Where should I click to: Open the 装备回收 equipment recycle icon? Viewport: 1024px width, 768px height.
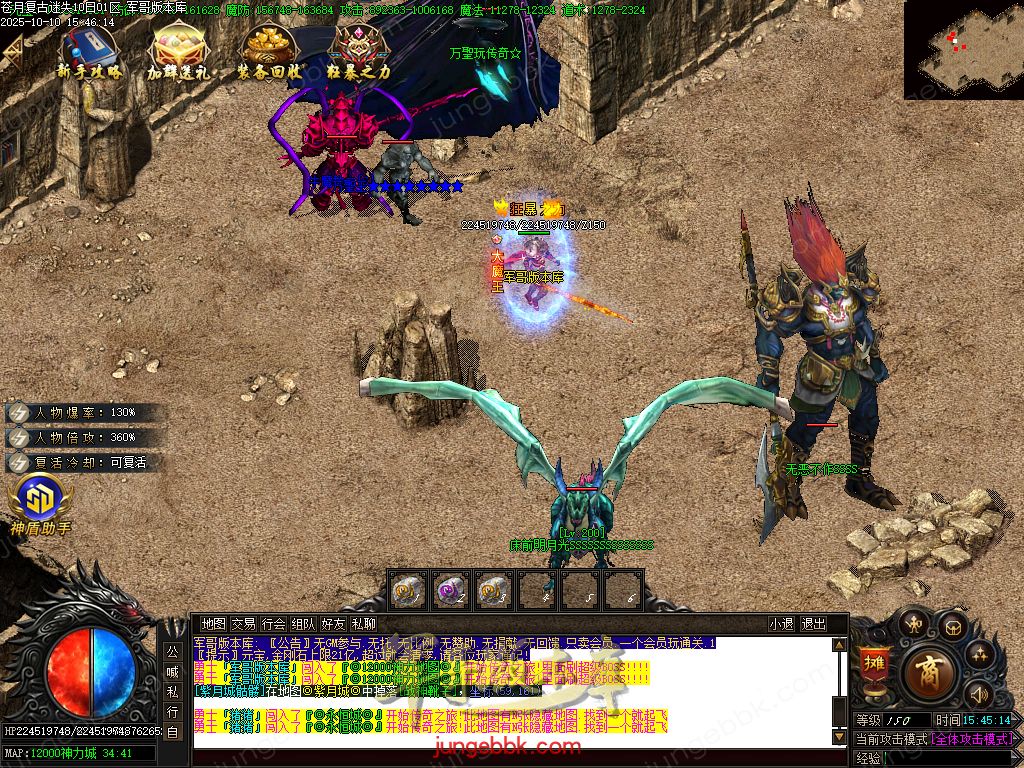[x=268, y=50]
